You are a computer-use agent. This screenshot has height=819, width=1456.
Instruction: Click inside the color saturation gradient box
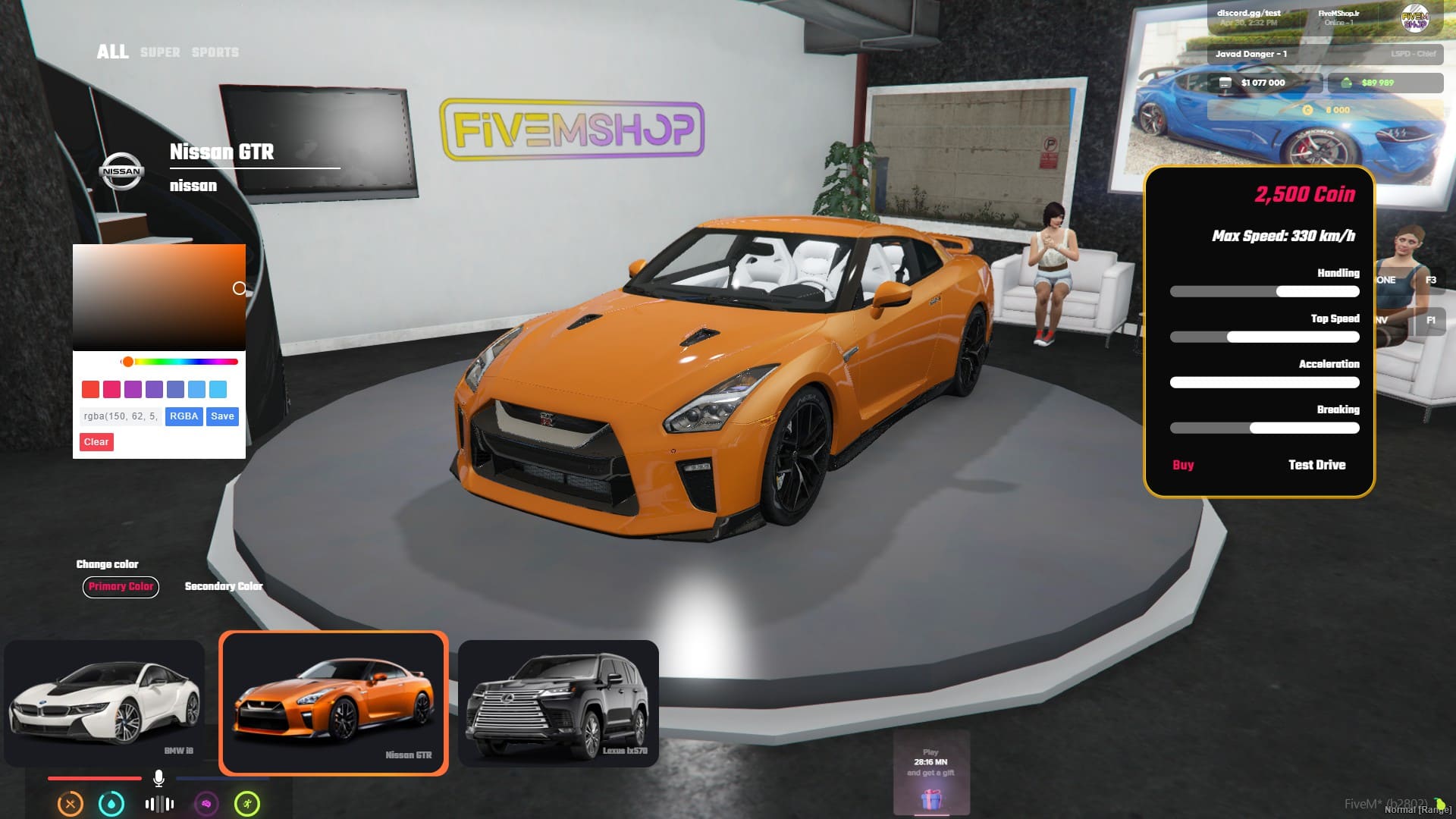click(158, 297)
